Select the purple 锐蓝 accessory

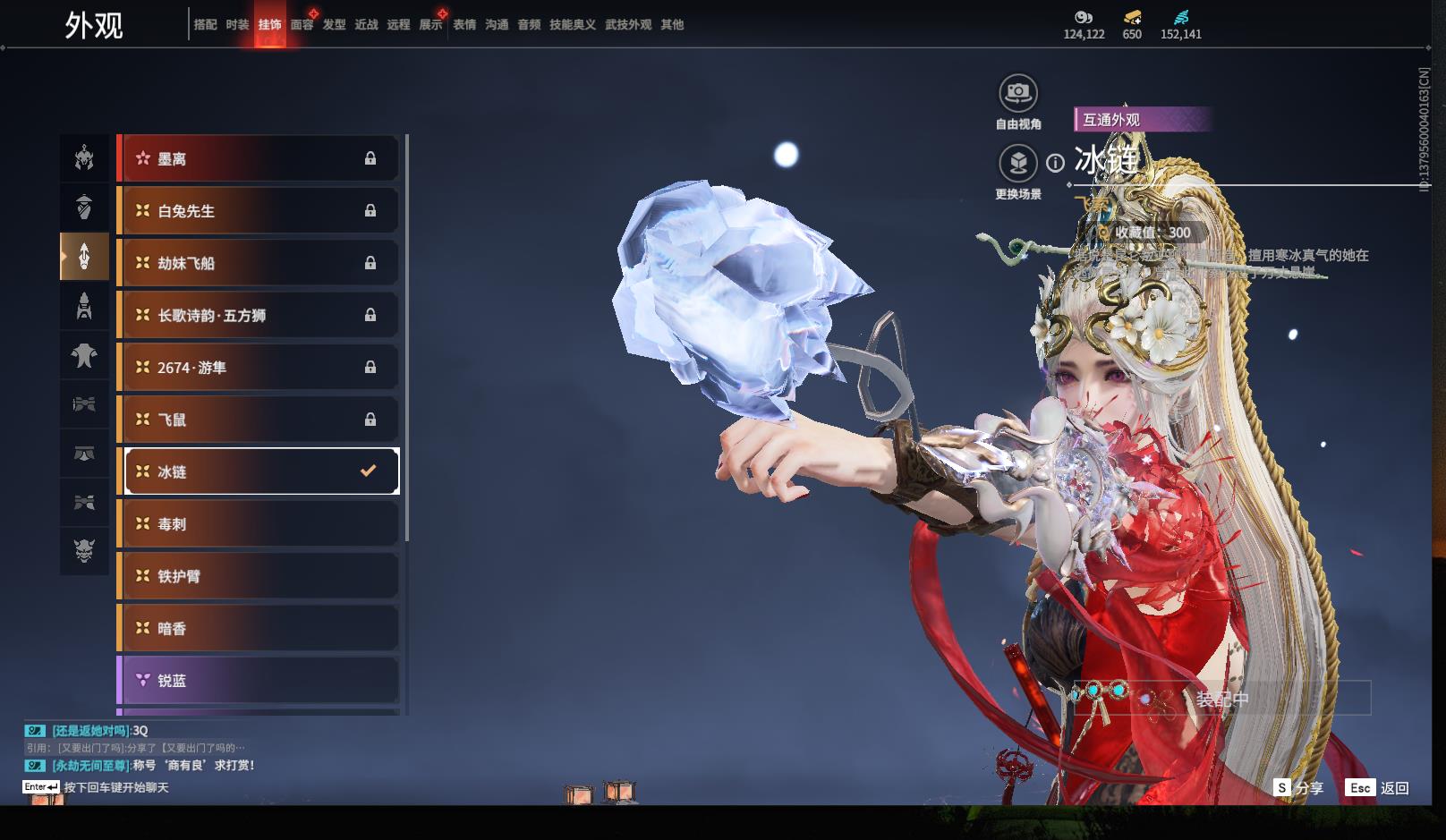click(259, 681)
